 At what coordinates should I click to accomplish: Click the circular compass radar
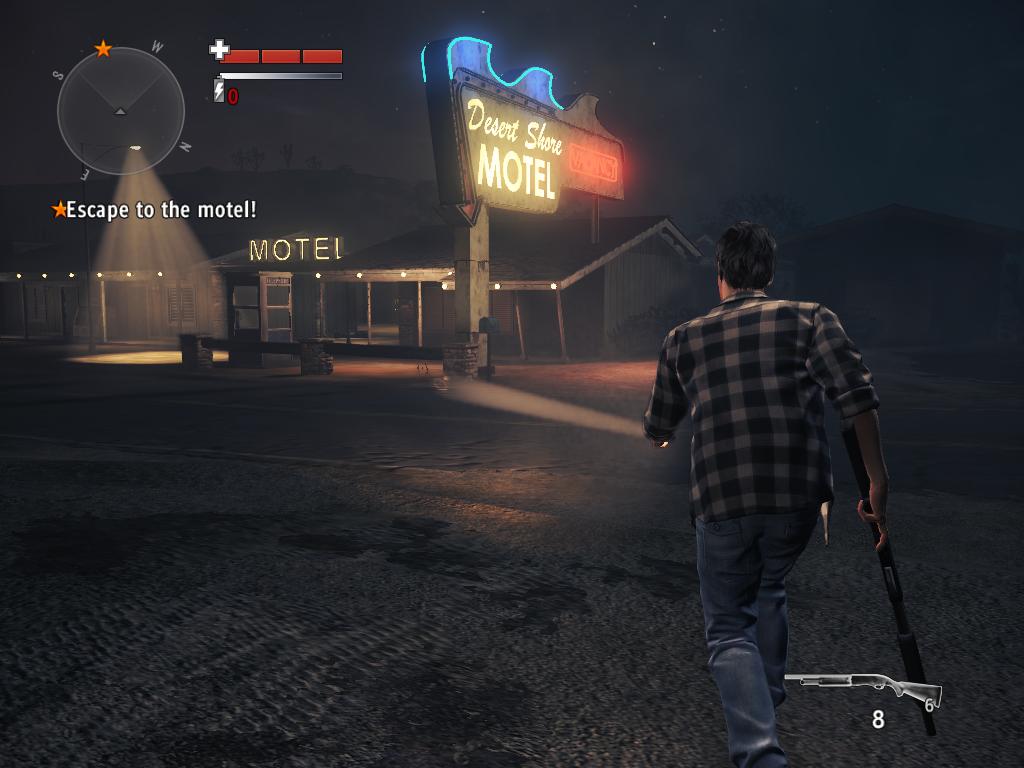coord(121,110)
